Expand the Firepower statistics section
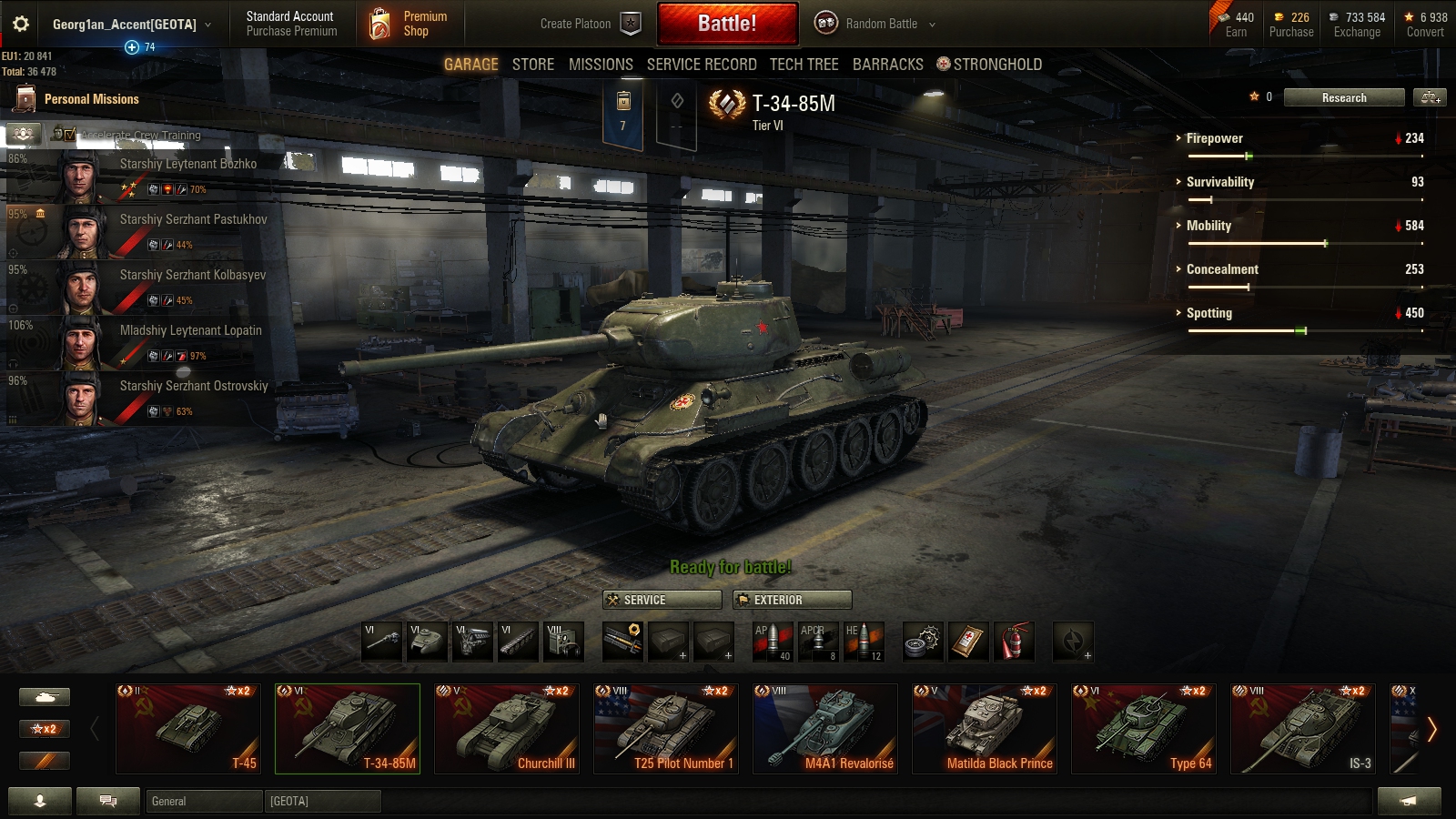 [x=1214, y=138]
